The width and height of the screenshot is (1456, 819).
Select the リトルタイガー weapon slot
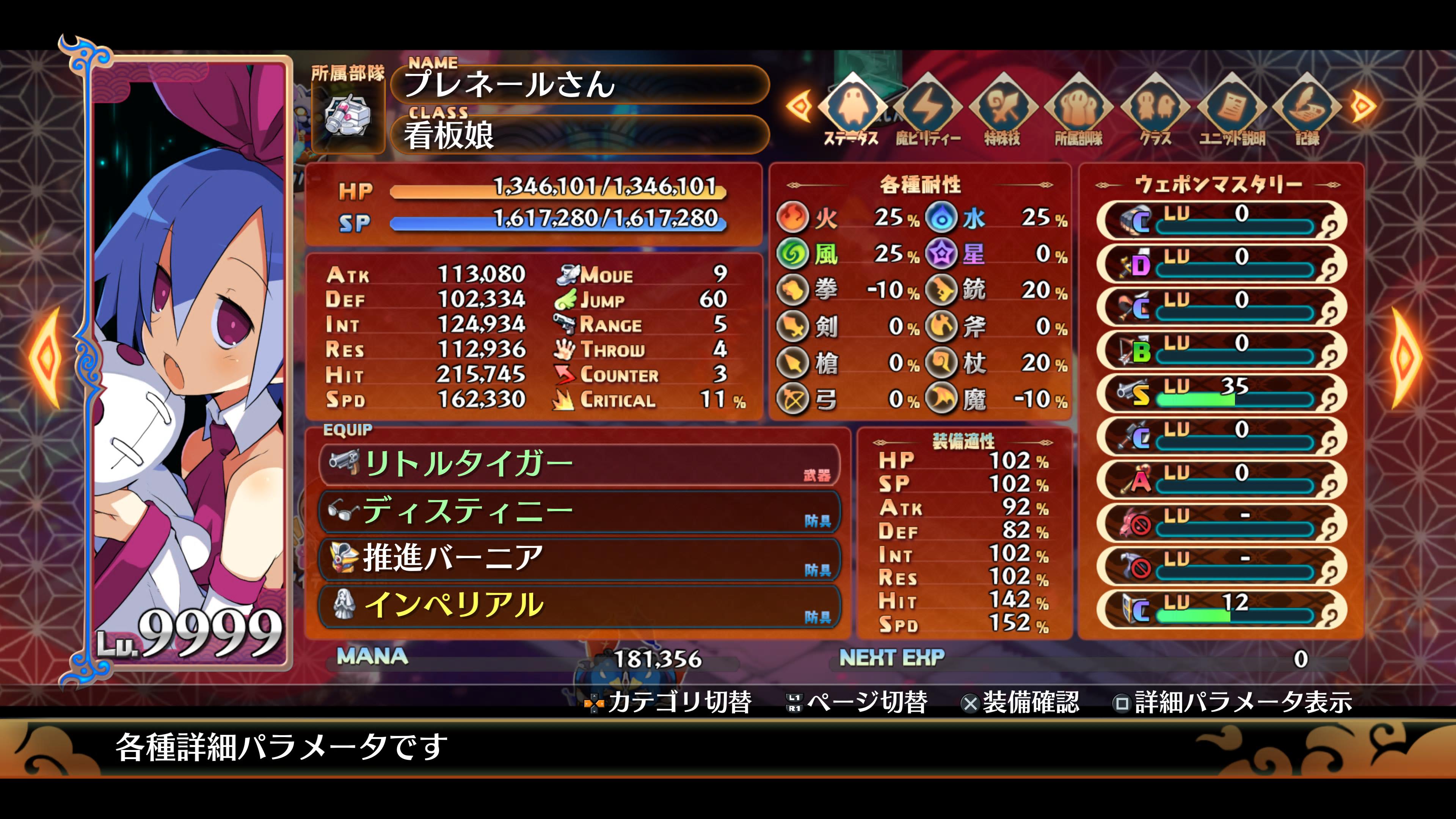click(x=579, y=464)
